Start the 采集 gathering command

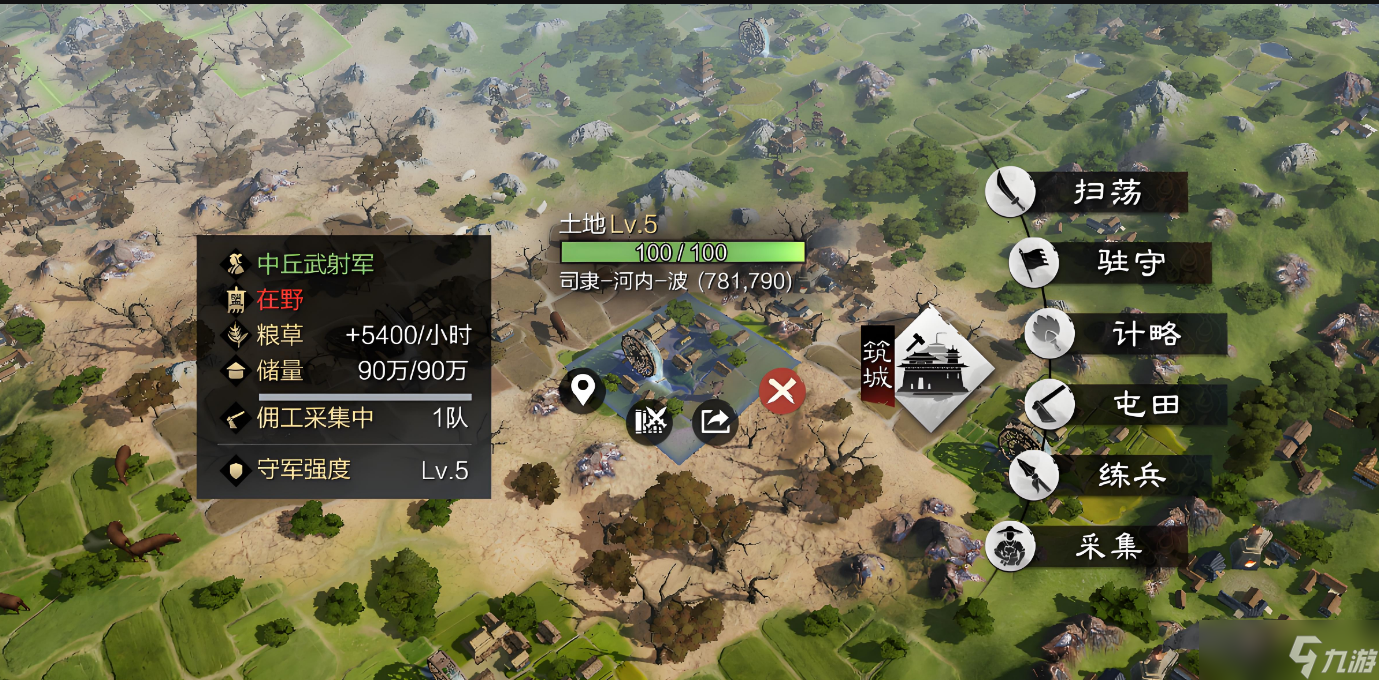click(1085, 547)
